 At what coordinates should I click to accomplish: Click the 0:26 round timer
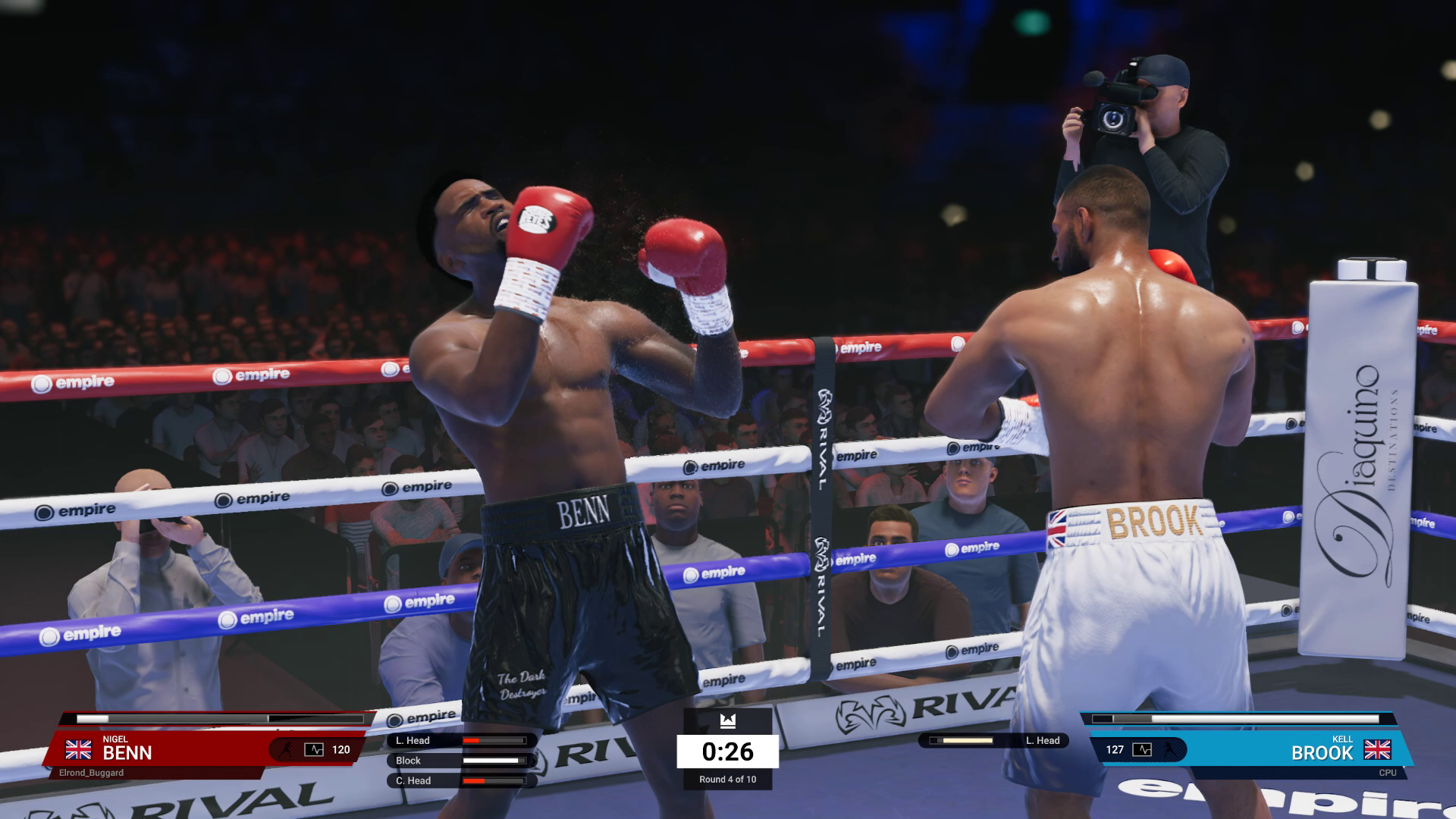pyautogui.click(x=727, y=752)
